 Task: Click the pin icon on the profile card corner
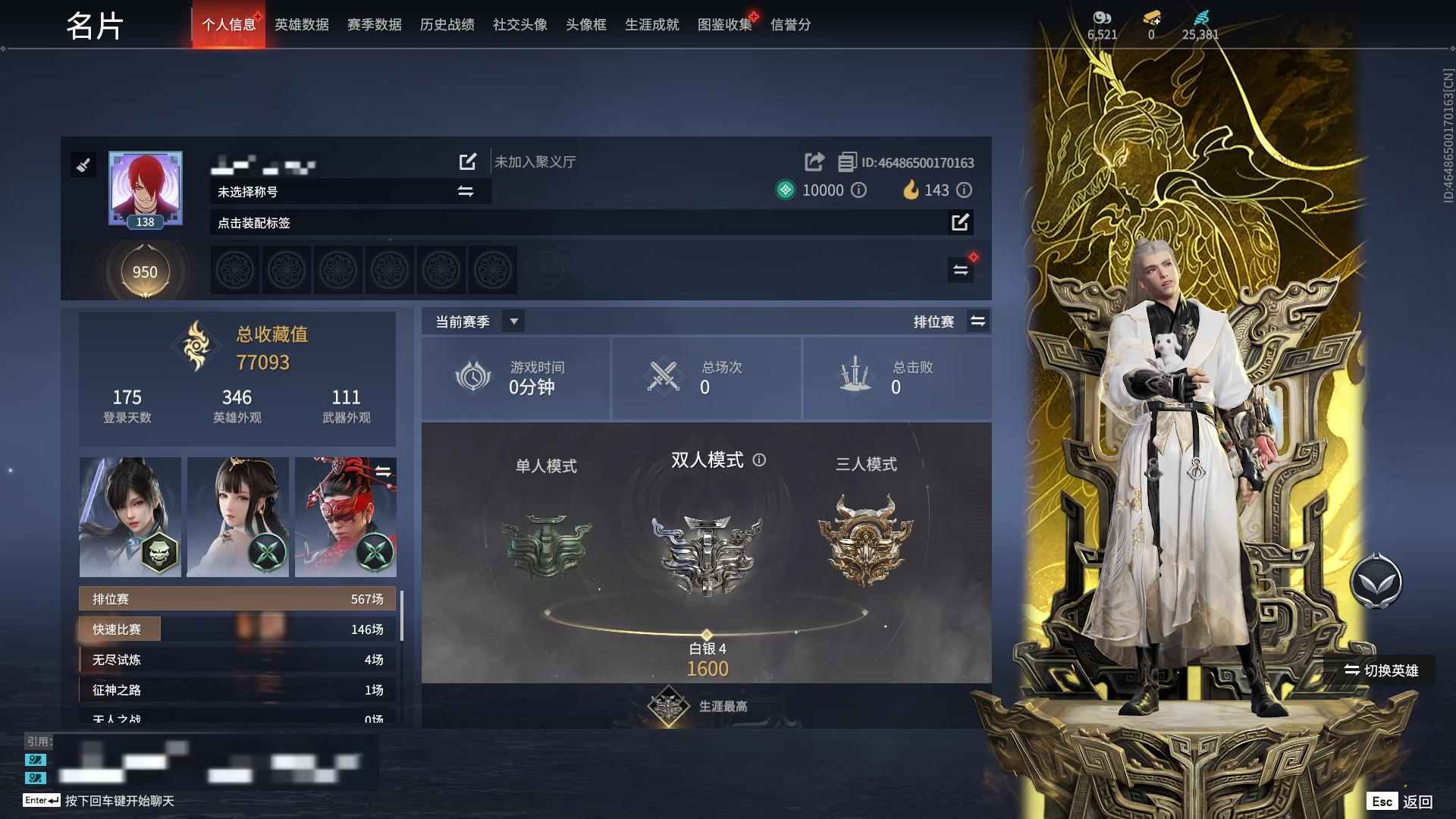(x=83, y=165)
